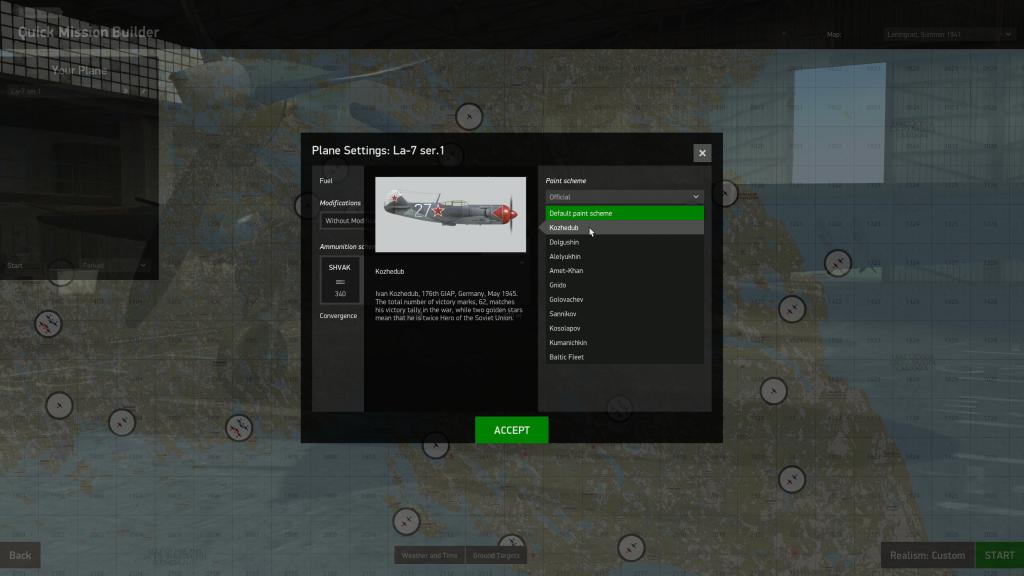Open the Modifications dropdown

342,221
